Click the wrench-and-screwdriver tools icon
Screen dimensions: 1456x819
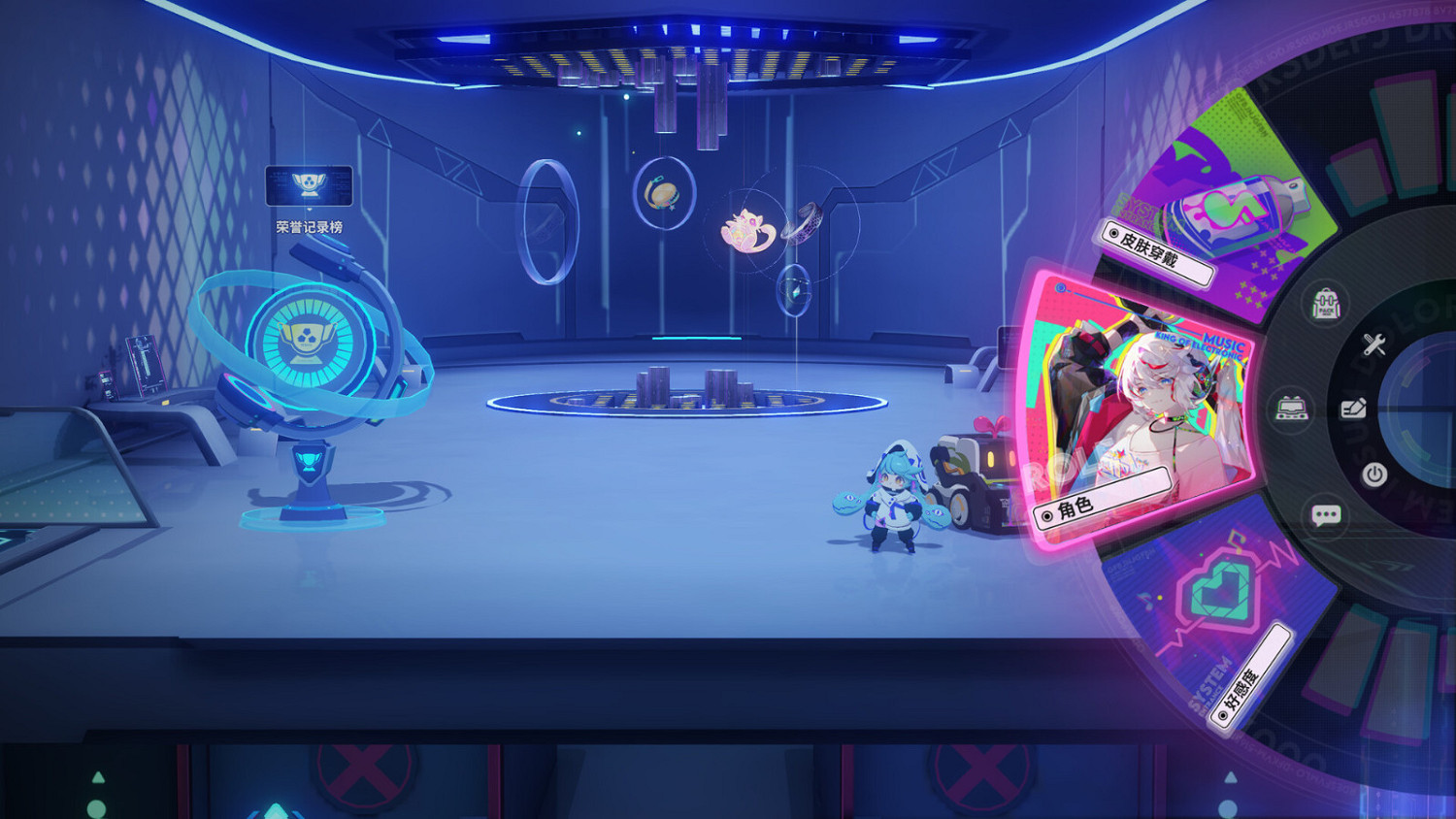tap(1374, 344)
